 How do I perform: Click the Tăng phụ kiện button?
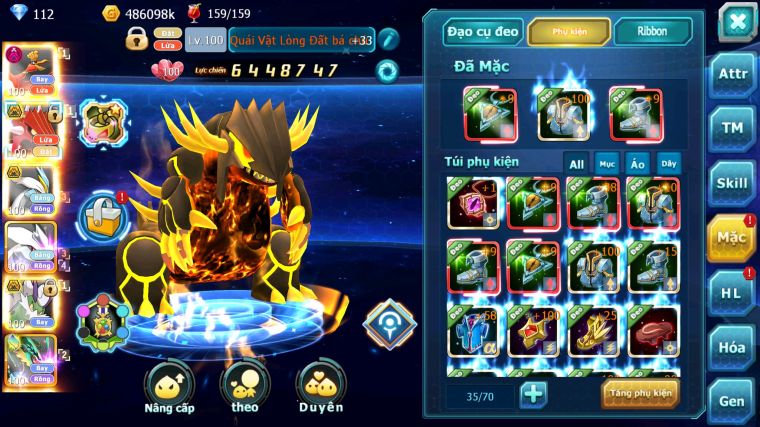click(x=640, y=393)
